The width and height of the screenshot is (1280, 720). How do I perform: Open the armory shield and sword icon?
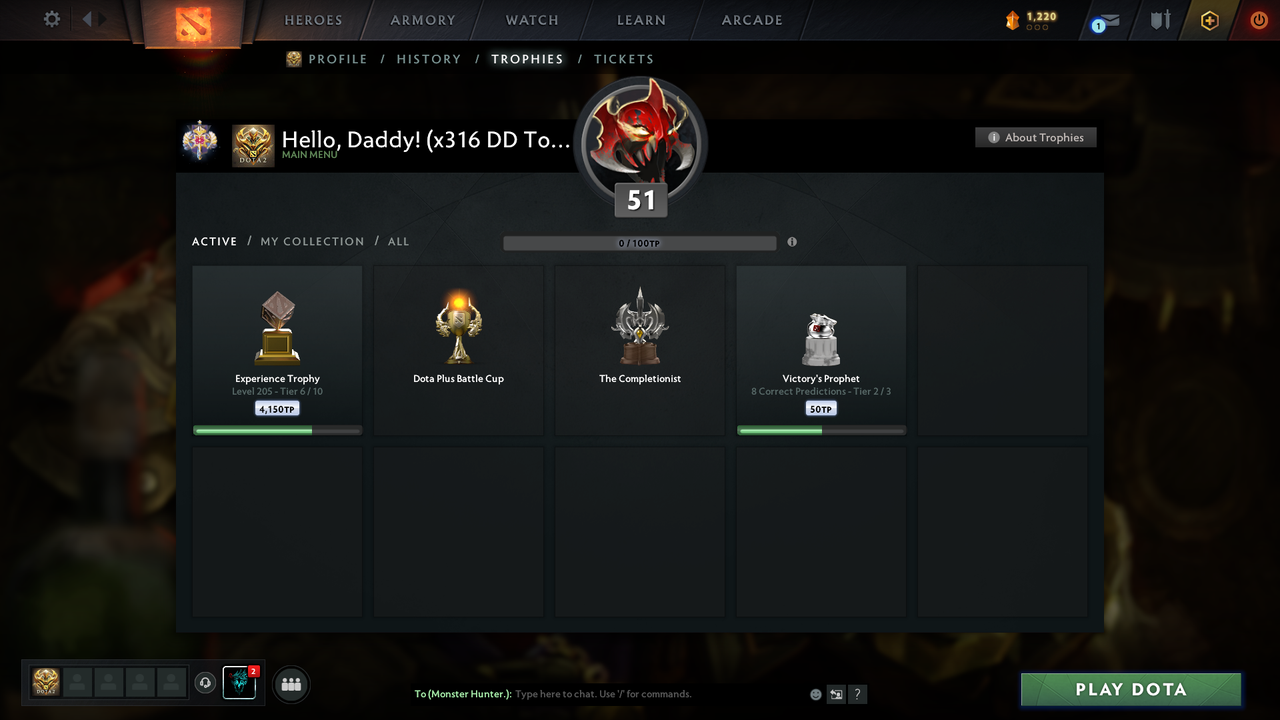(1159, 20)
